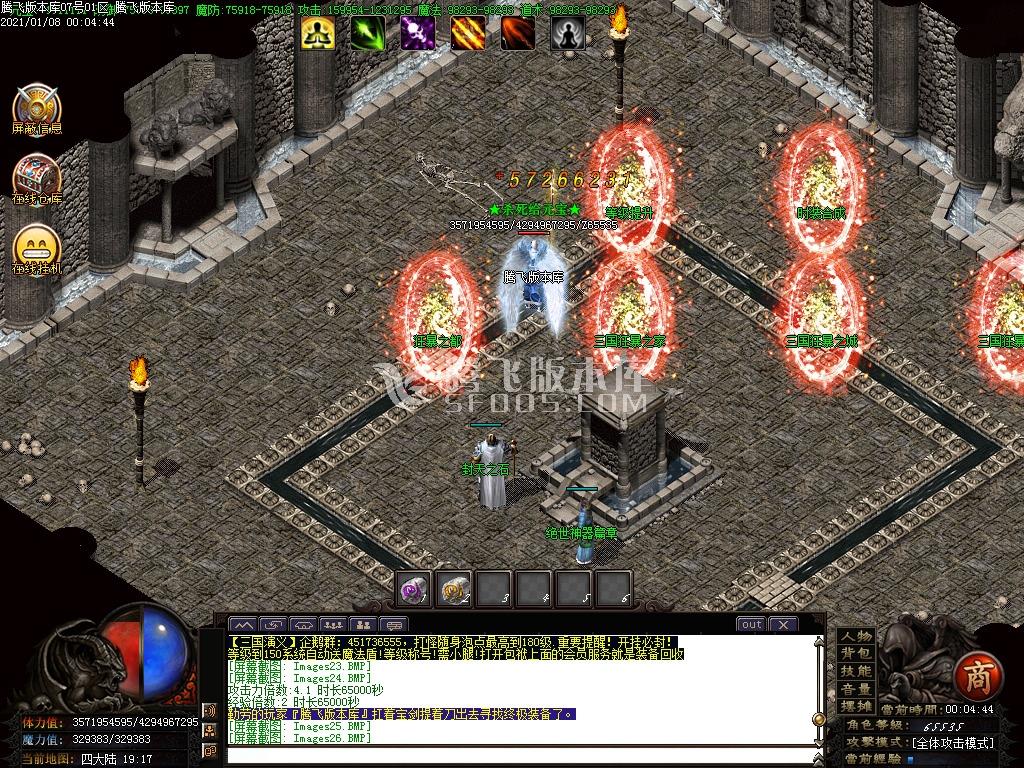
Task: Open the 在线仓库 treasure chest
Action: [x=37, y=178]
